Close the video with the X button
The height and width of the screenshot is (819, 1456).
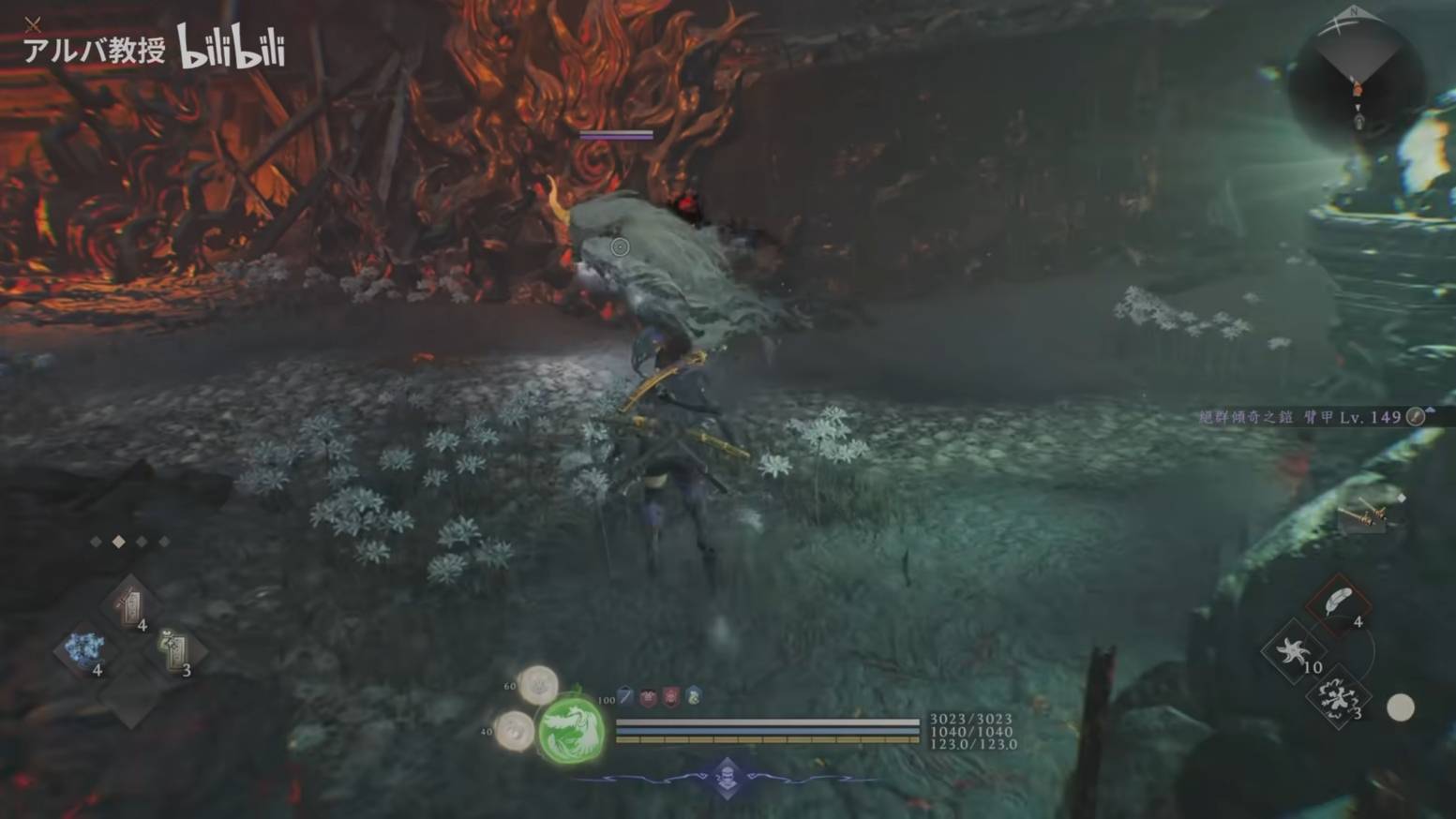[33, 24]
